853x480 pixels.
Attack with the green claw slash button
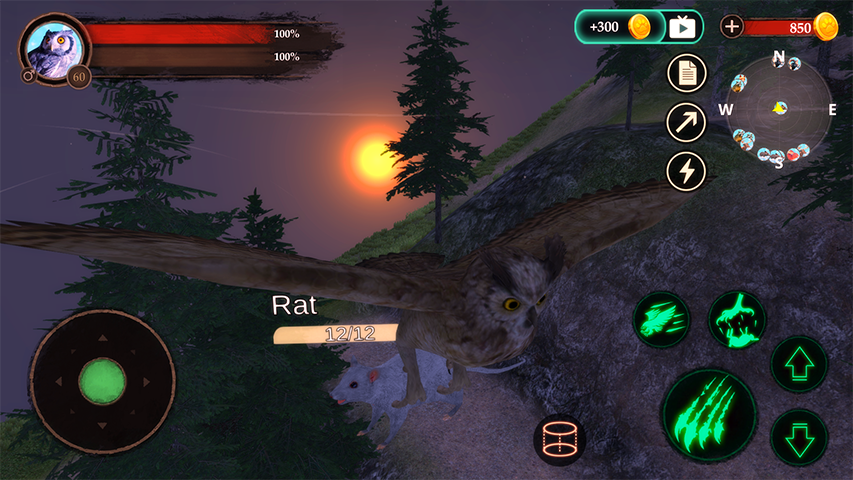(709, 414)
